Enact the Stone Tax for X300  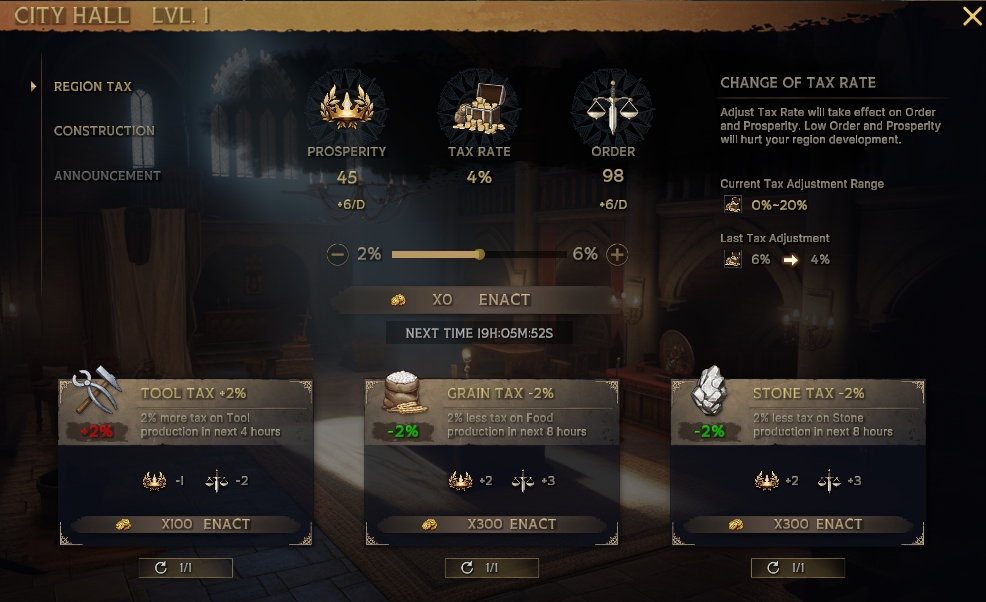798,524
